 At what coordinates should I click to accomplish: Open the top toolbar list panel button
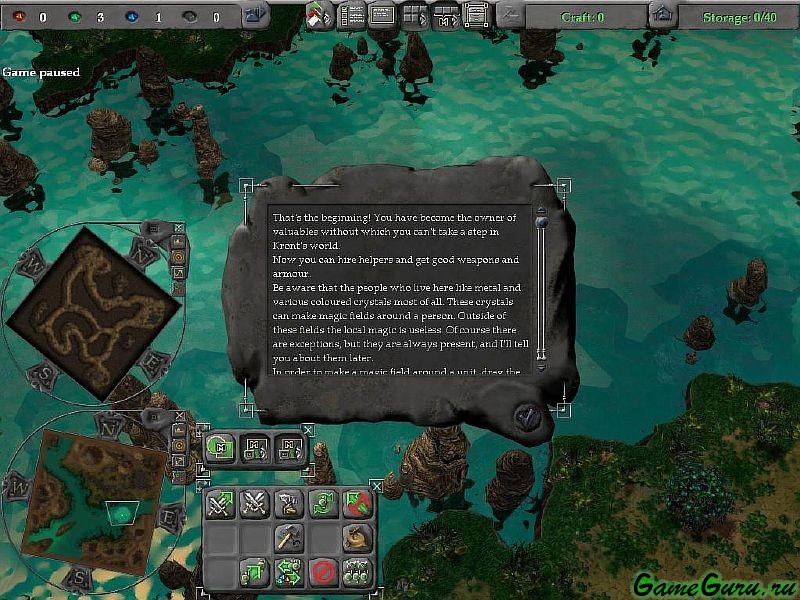[x=353, y=14]
